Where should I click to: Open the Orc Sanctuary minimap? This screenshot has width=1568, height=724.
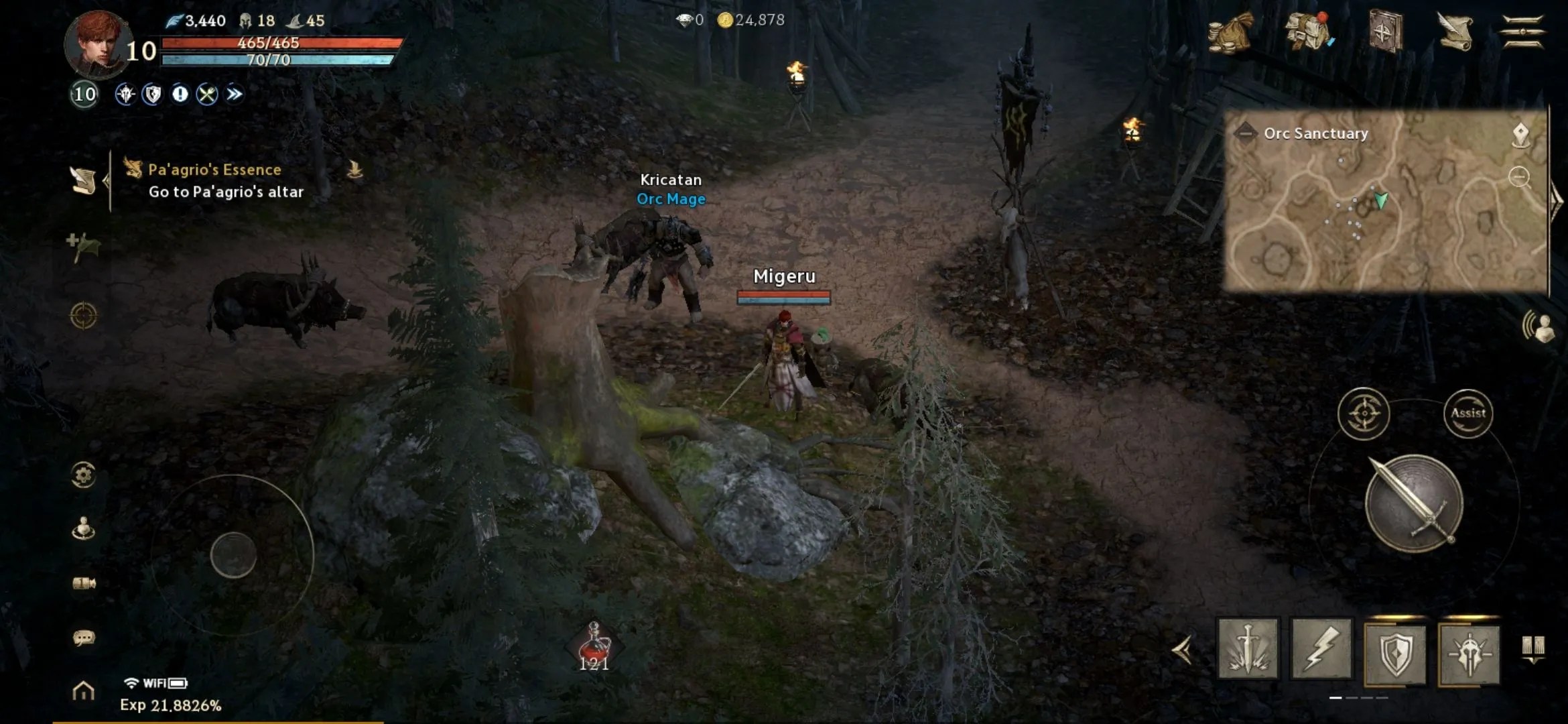[x=1384, y=201]
